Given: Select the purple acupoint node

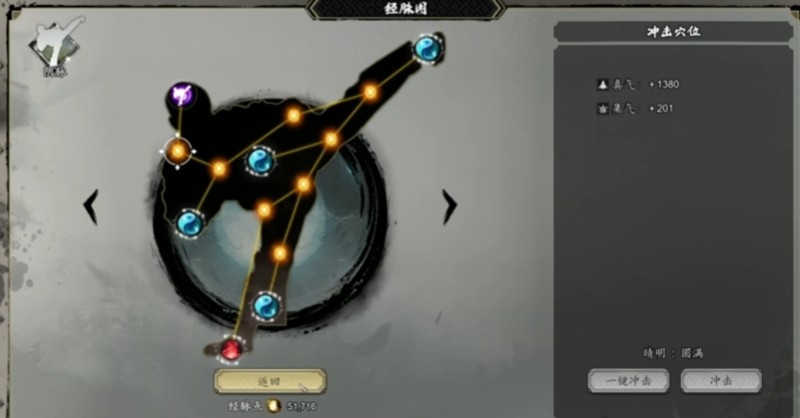Looking at the screenshot, I should [x=181, y=96].
